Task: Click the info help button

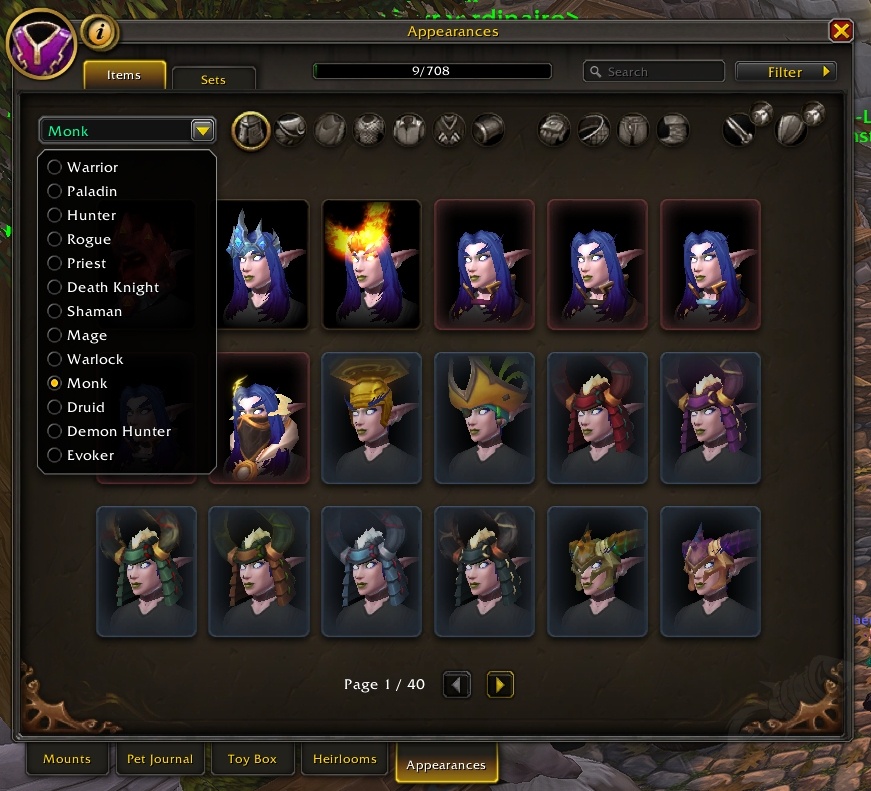Action: [99, 33]
